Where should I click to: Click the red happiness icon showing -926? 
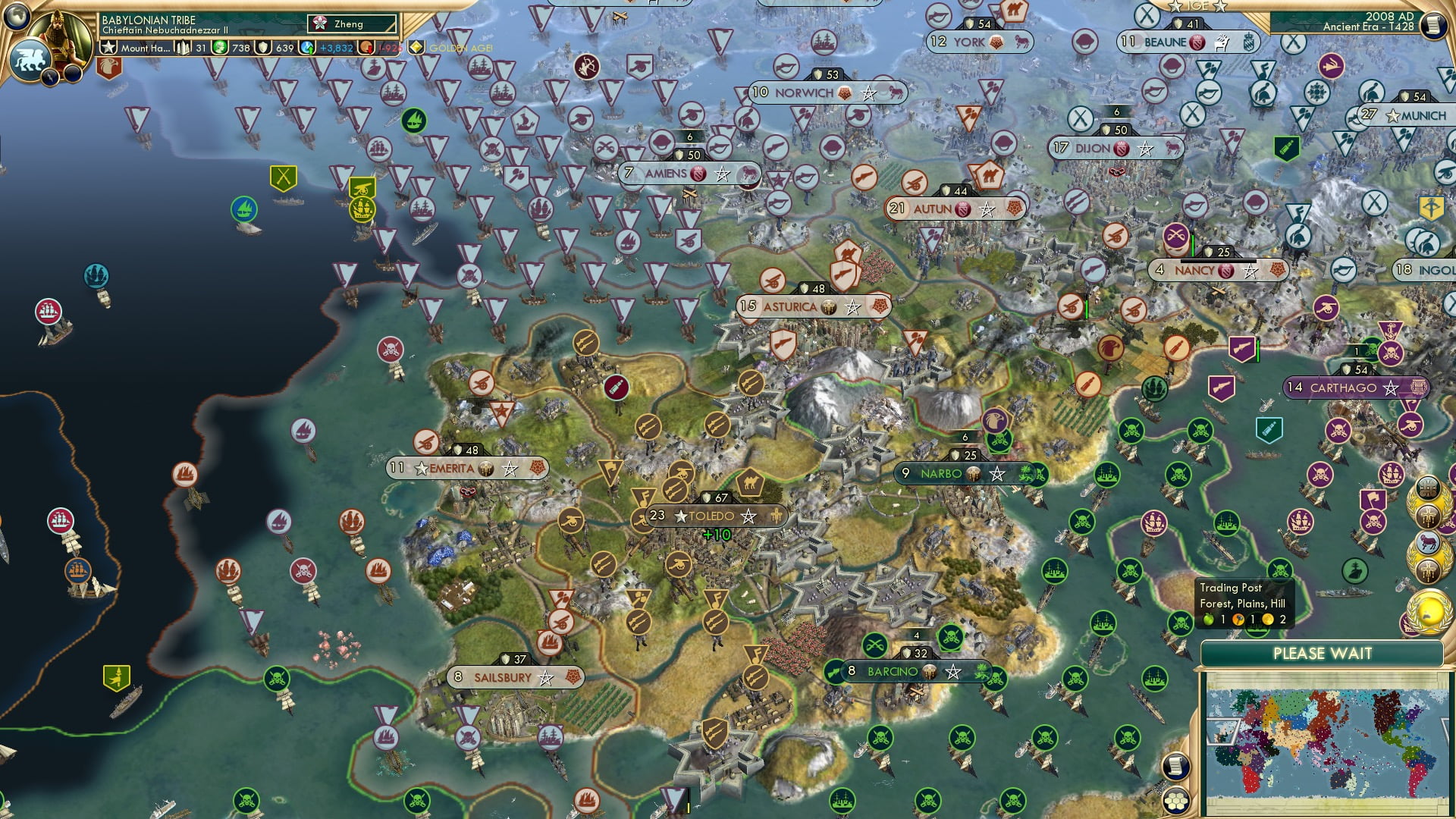(366, 48)
